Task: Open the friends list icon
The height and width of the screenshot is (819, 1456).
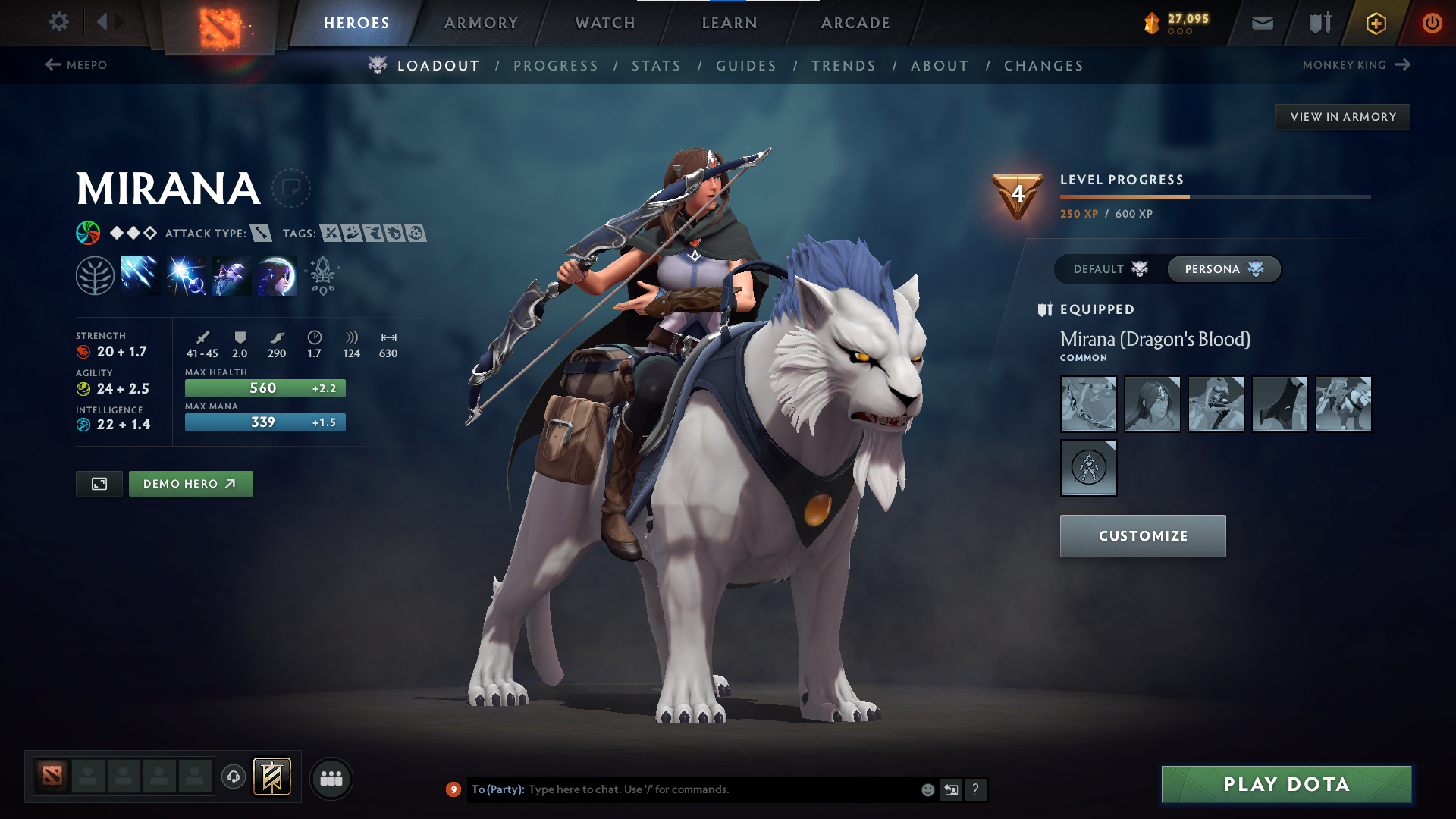Action: (331, 777)
